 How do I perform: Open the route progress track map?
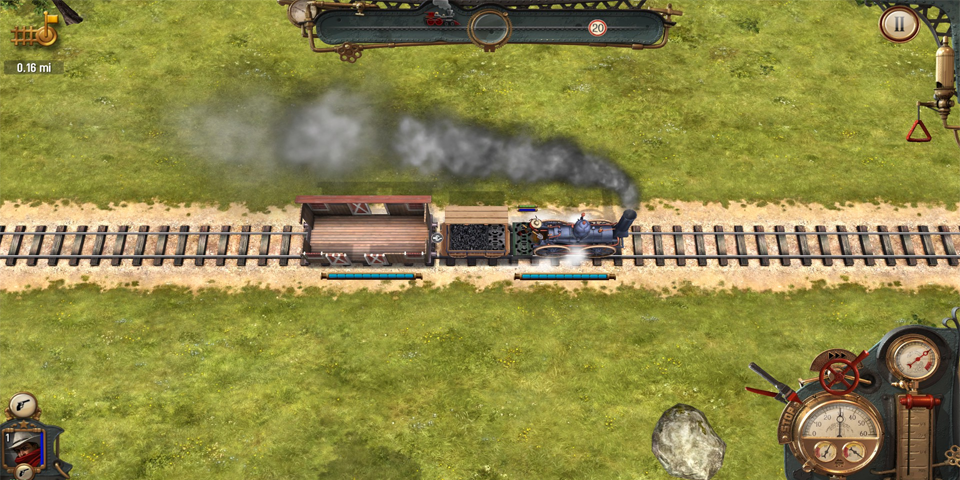(x=489, y=26)
